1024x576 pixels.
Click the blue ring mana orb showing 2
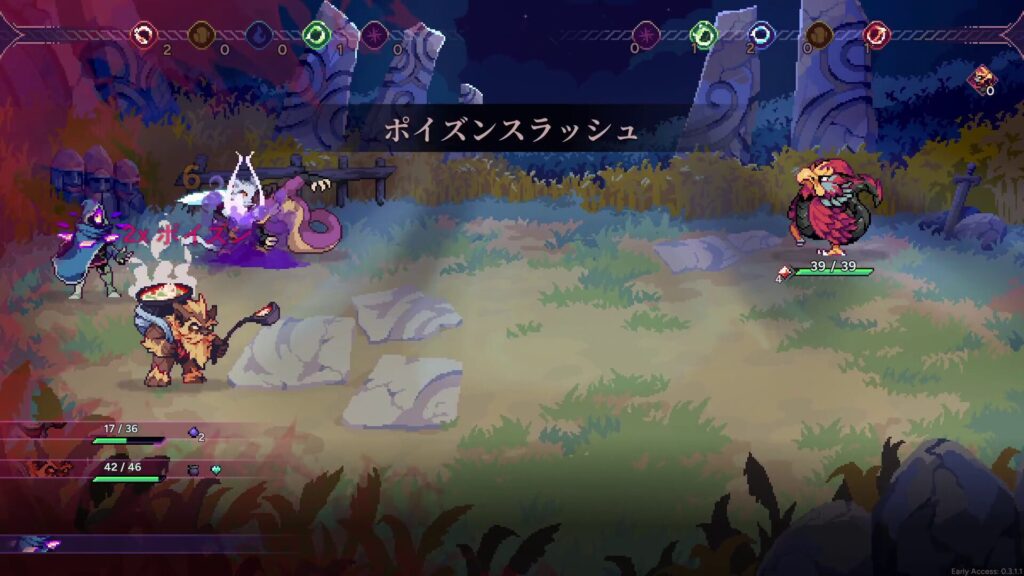pyautogui.click(x=761, y=36)
